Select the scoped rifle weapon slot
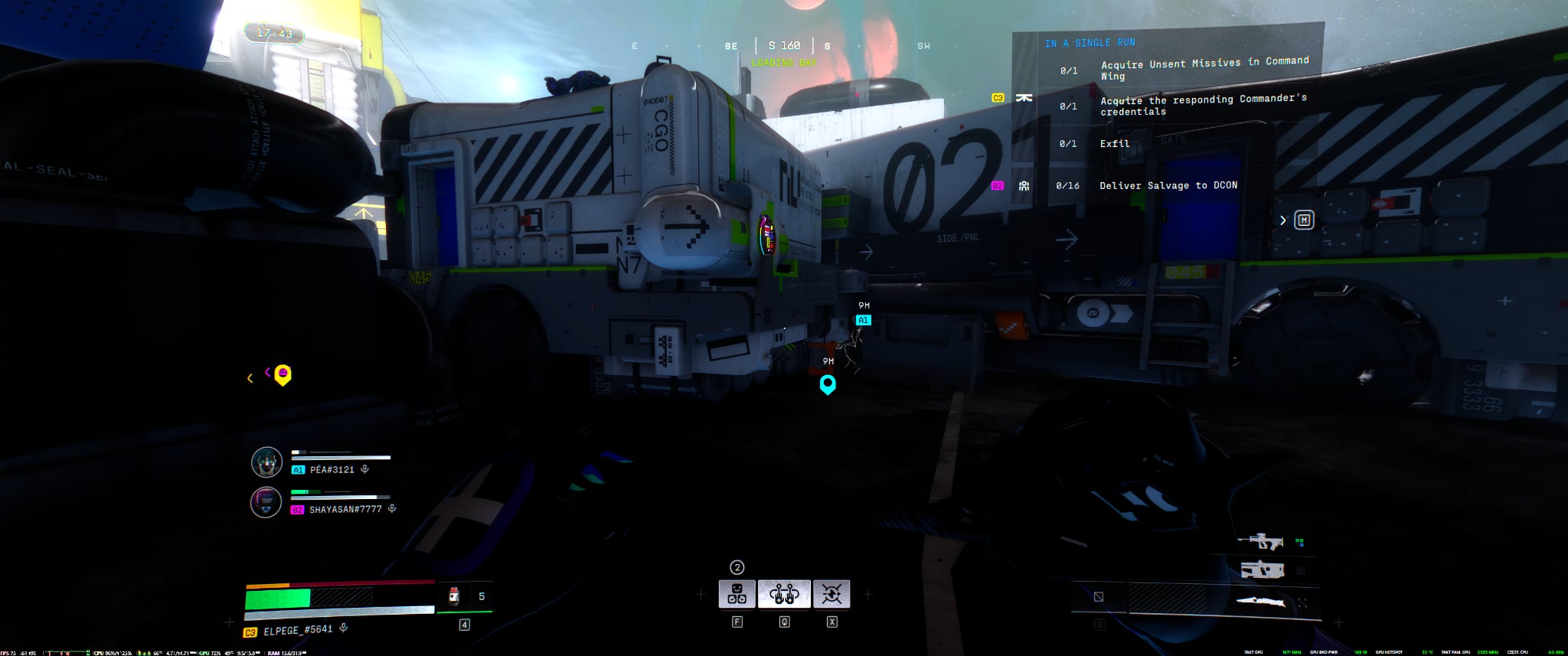 coord(1260,542)
